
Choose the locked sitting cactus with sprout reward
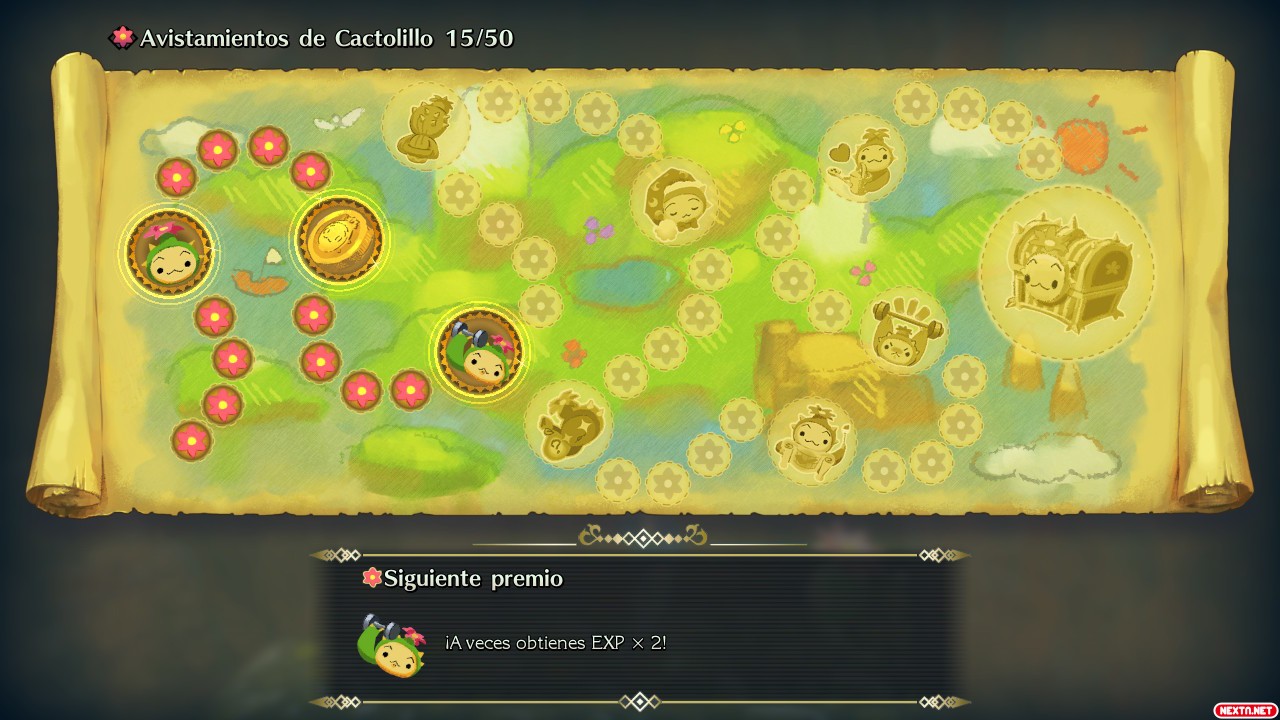(812, 441)
